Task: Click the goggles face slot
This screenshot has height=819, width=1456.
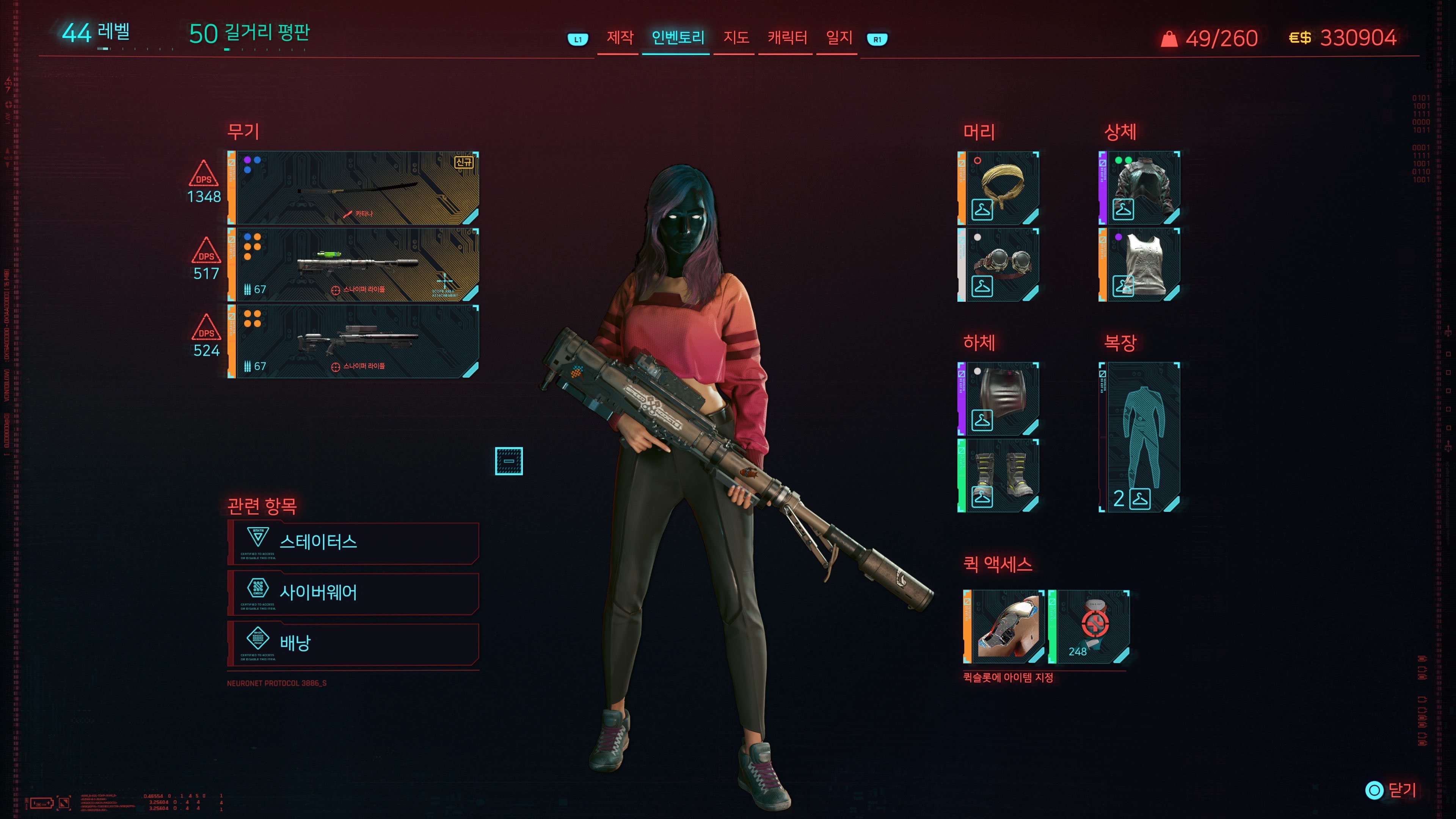Action: pos(999,265)
